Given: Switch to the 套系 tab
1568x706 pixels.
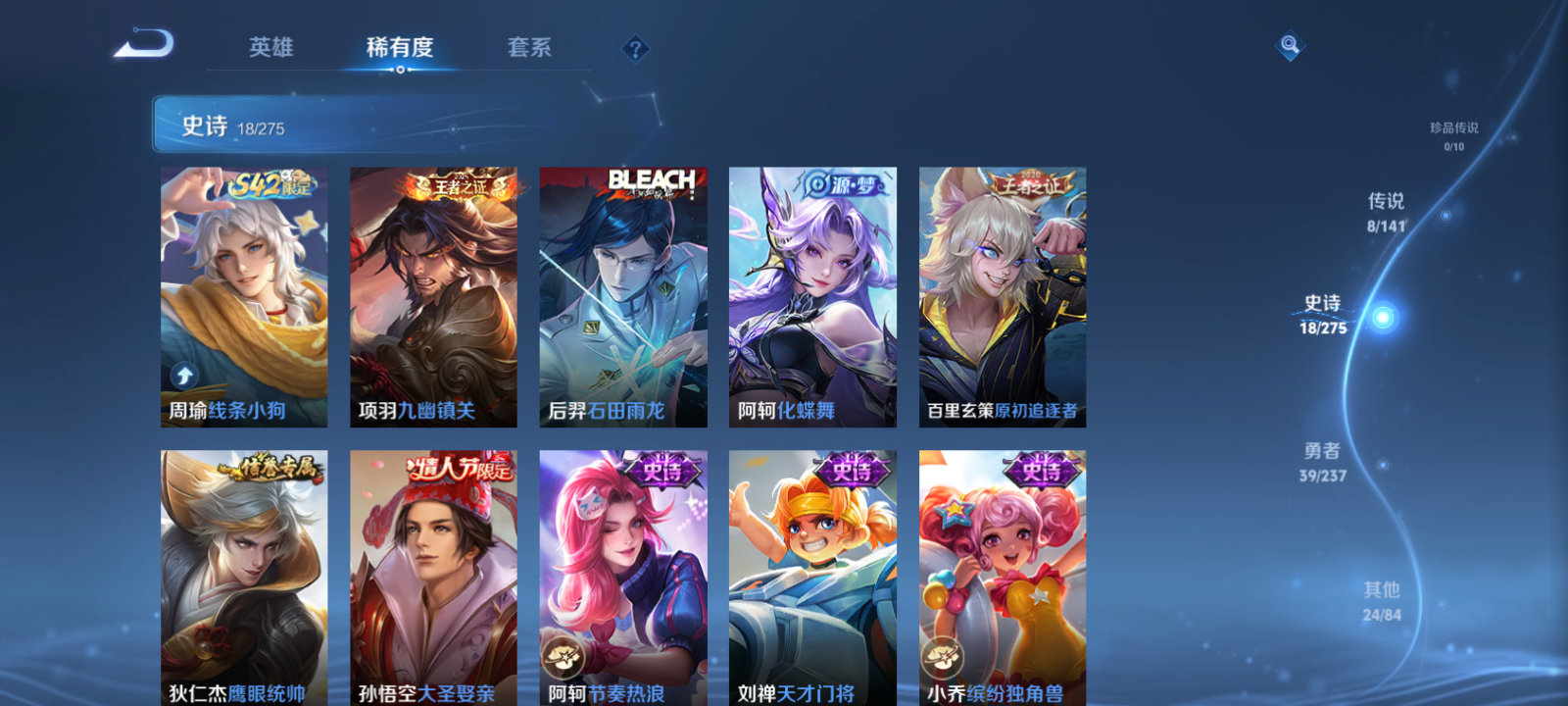Looking at the screenshot, I should [x=530, y=45].
